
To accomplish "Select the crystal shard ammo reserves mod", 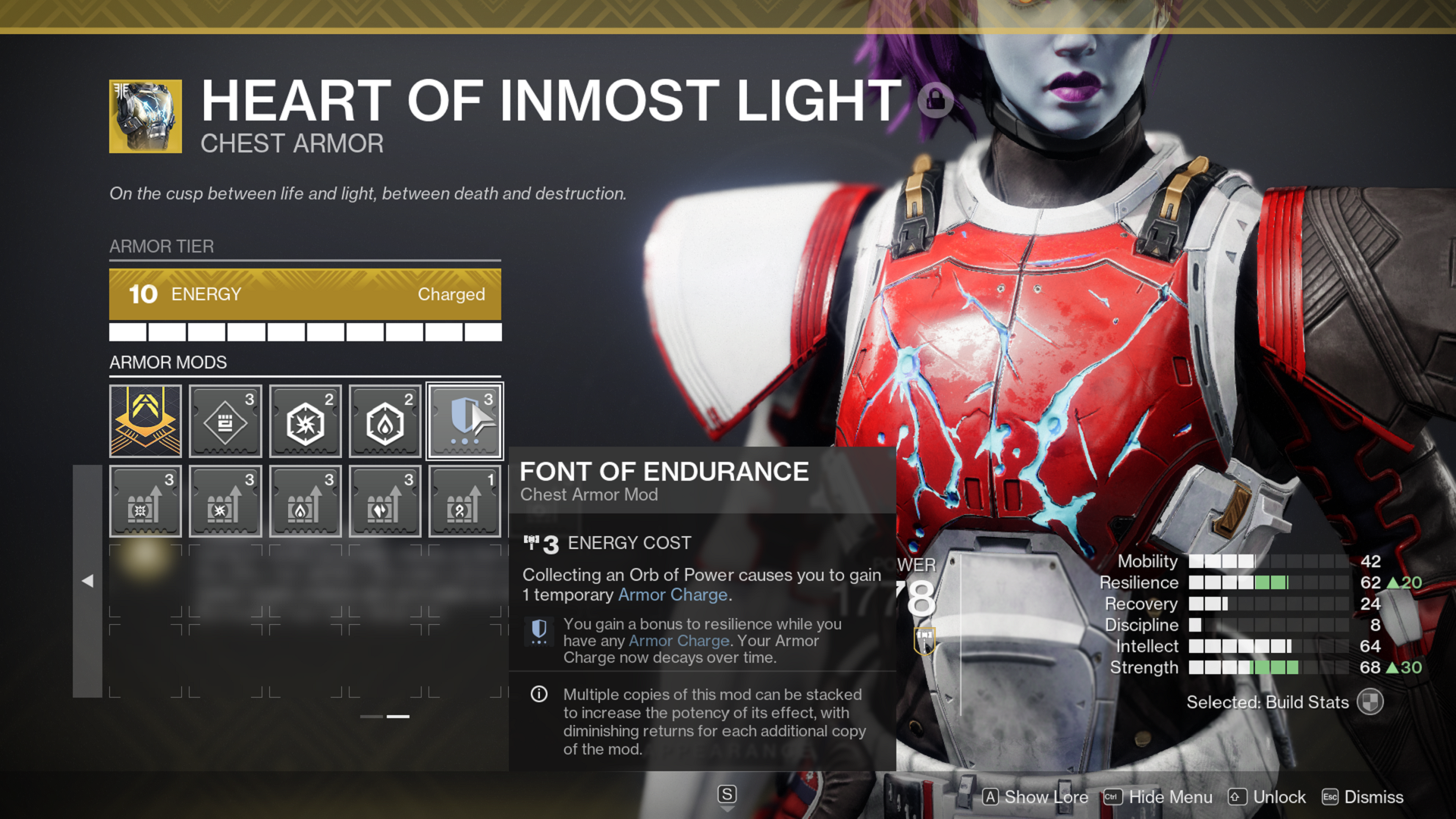I will (x=385, y=501).
